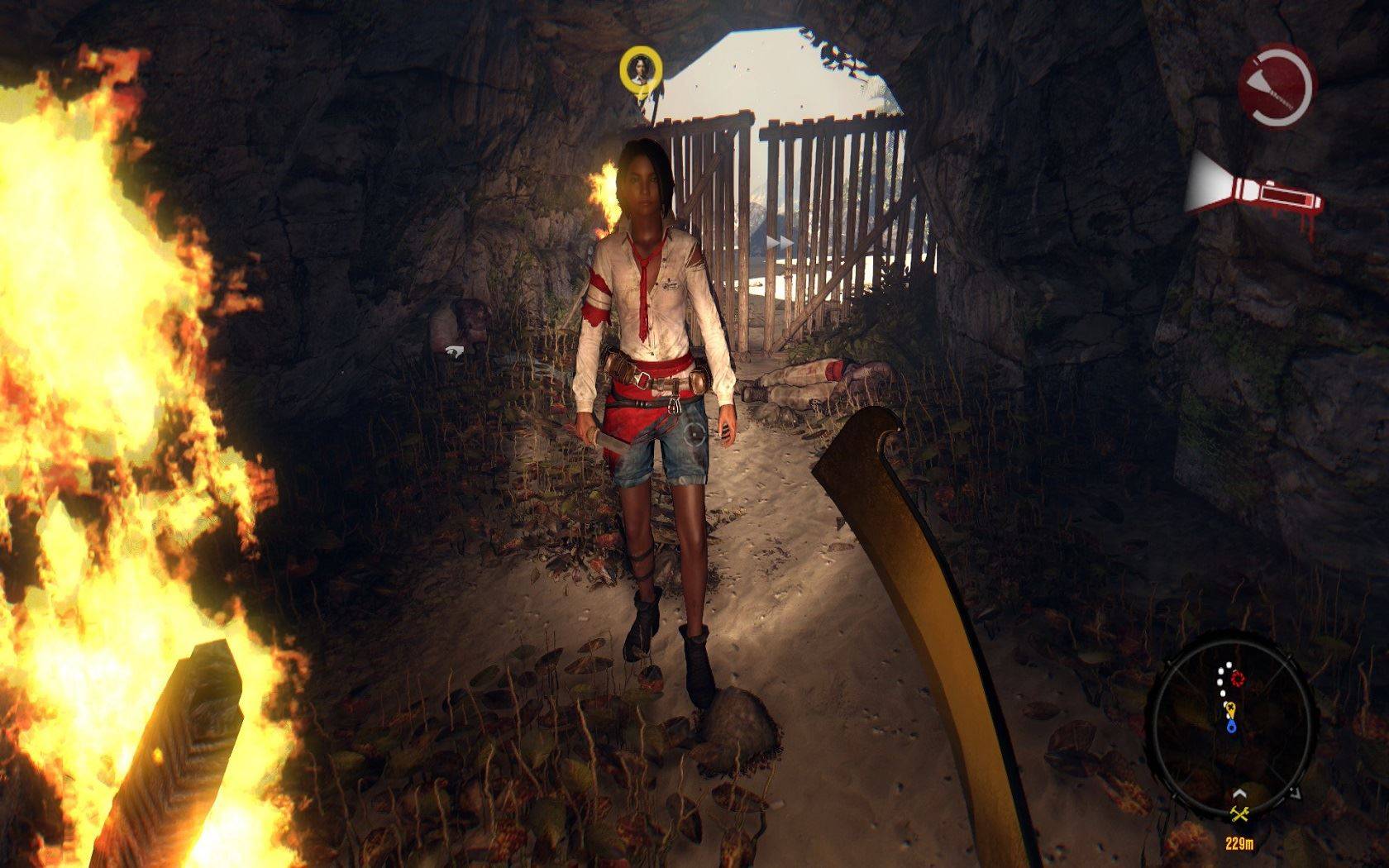Select the yellow character portrait marker
Screen dimensions: 1389x868
coord(641,68)
